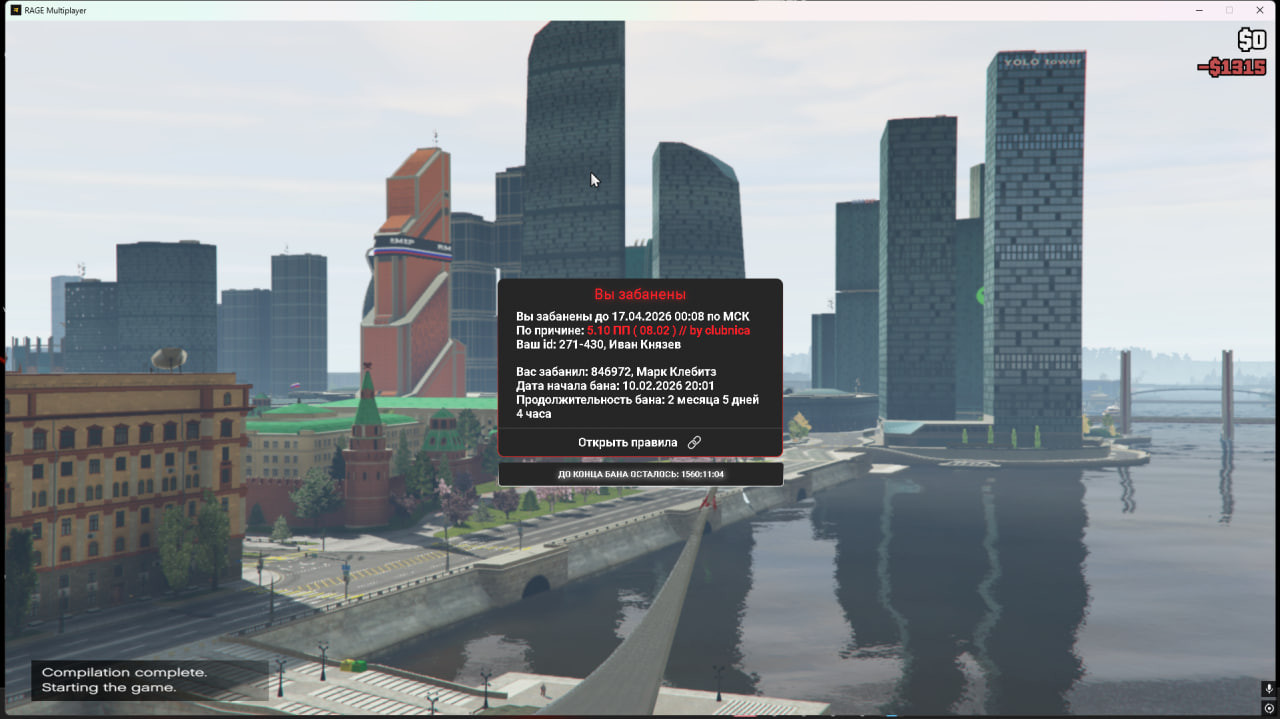Open the rules via Открыть правила
The width and height of the screenshot is (1280, 719).
coord(639,442)
